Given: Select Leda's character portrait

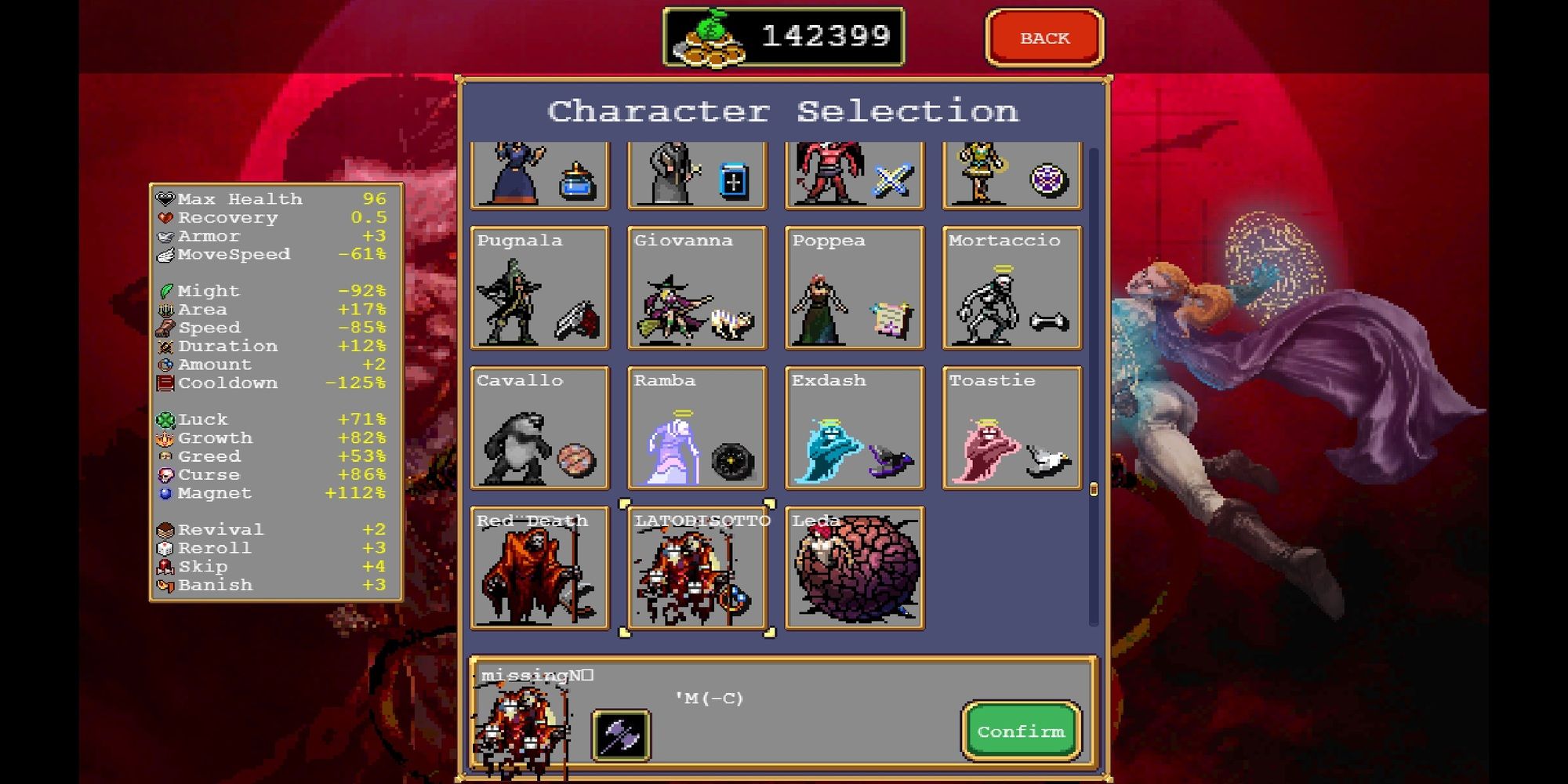Looking at the screenshot, I should tap(855, 568).
